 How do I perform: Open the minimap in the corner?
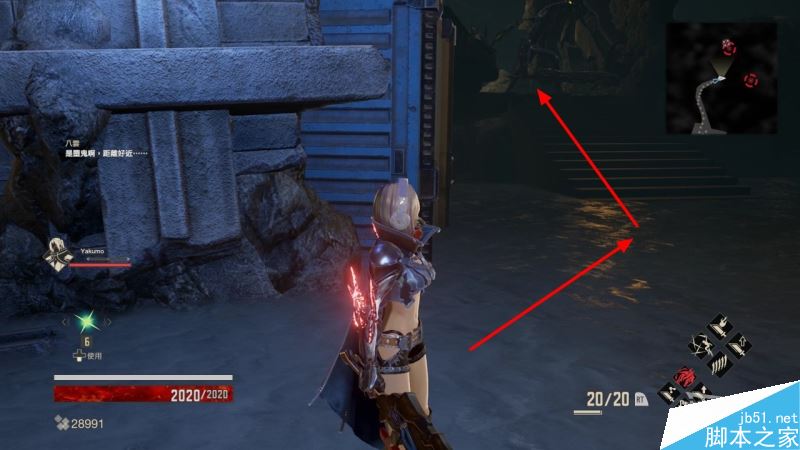(x=721, y=77)
